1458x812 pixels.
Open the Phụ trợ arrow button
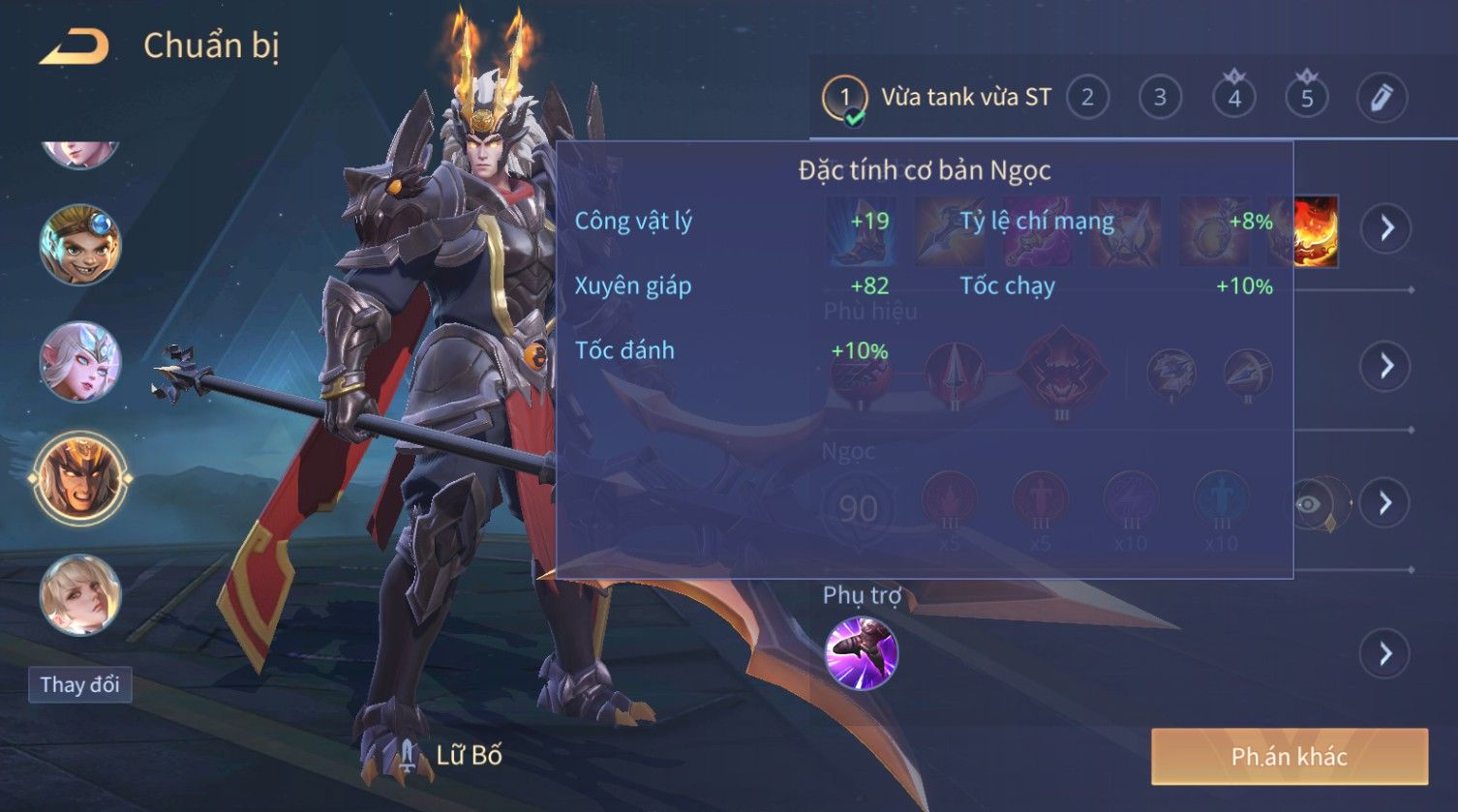point(1386,654)
